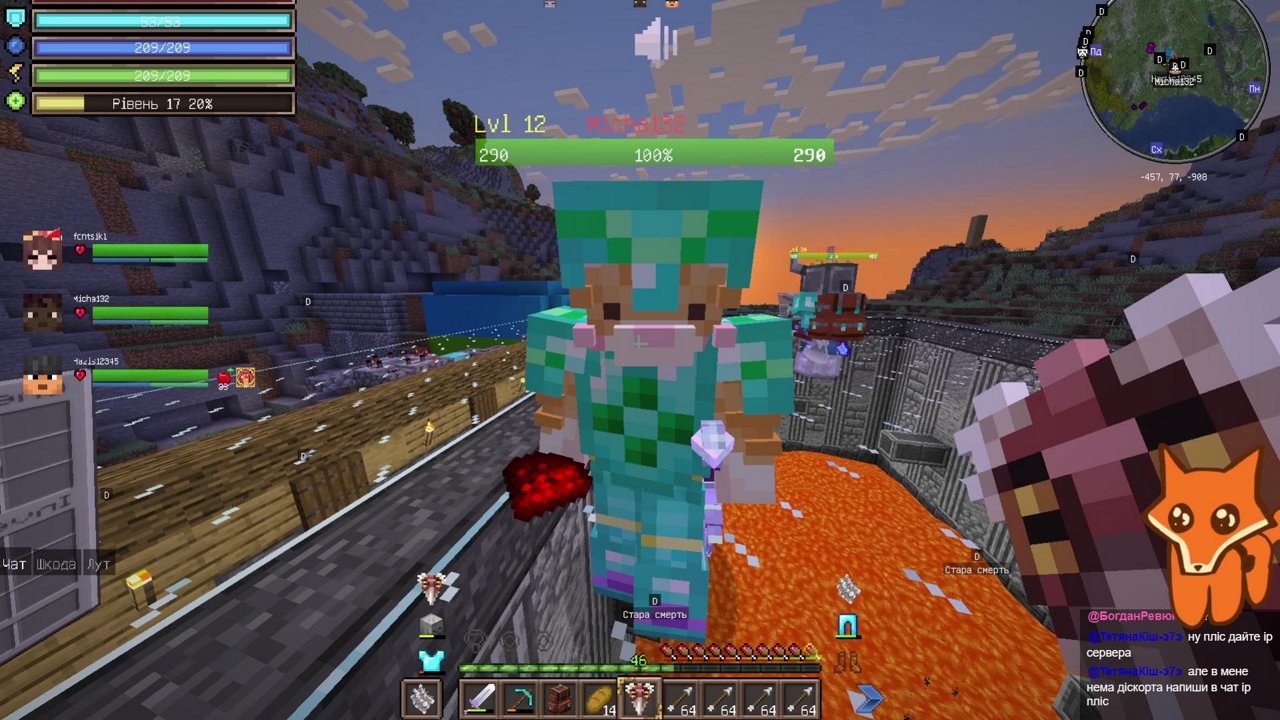Viewport: 1280px width, 720px height.
Task: Switch to the Шкода tab
Action: [58, 565]
